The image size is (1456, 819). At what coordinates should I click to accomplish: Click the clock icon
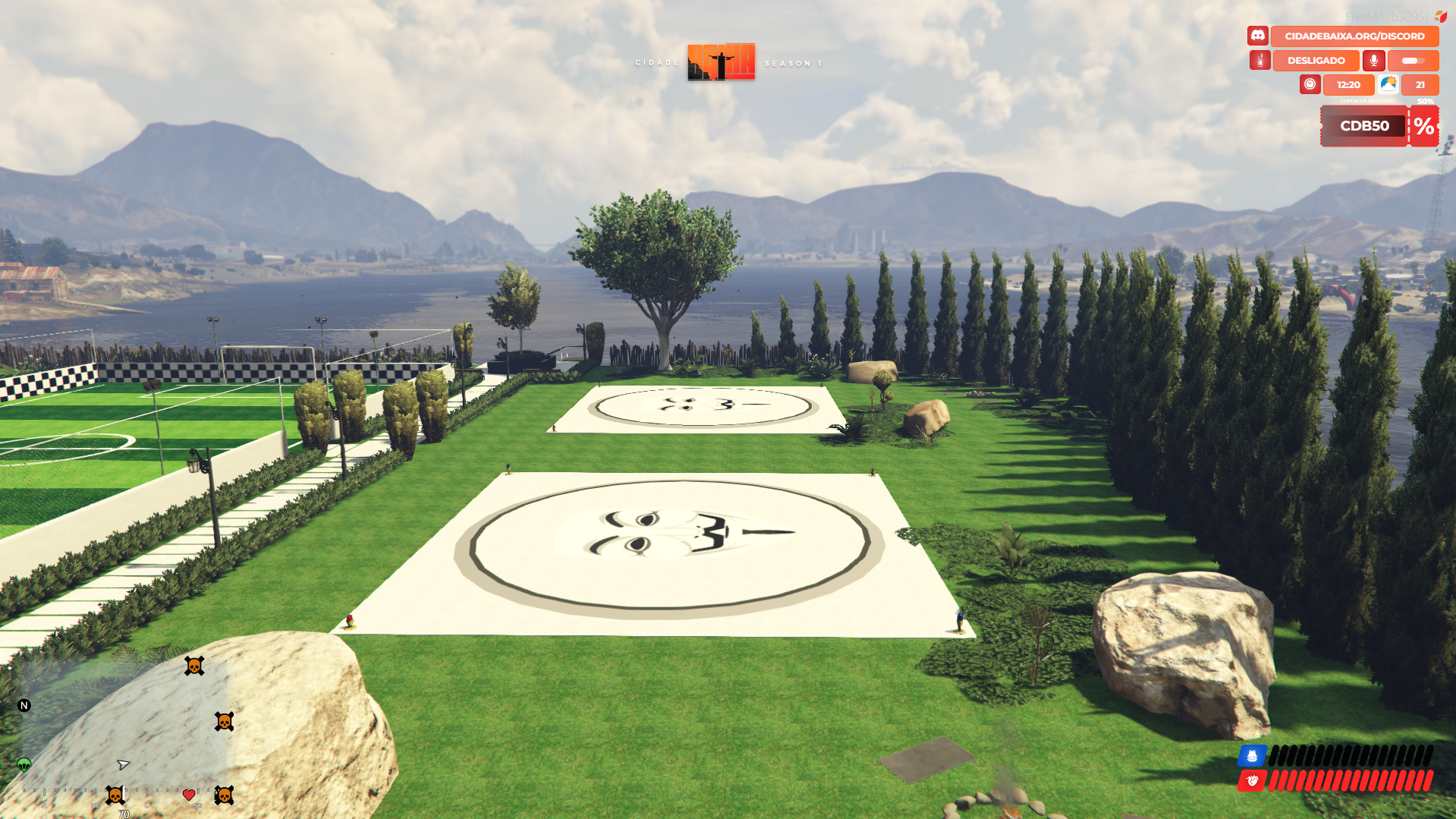pos(1310,84)
